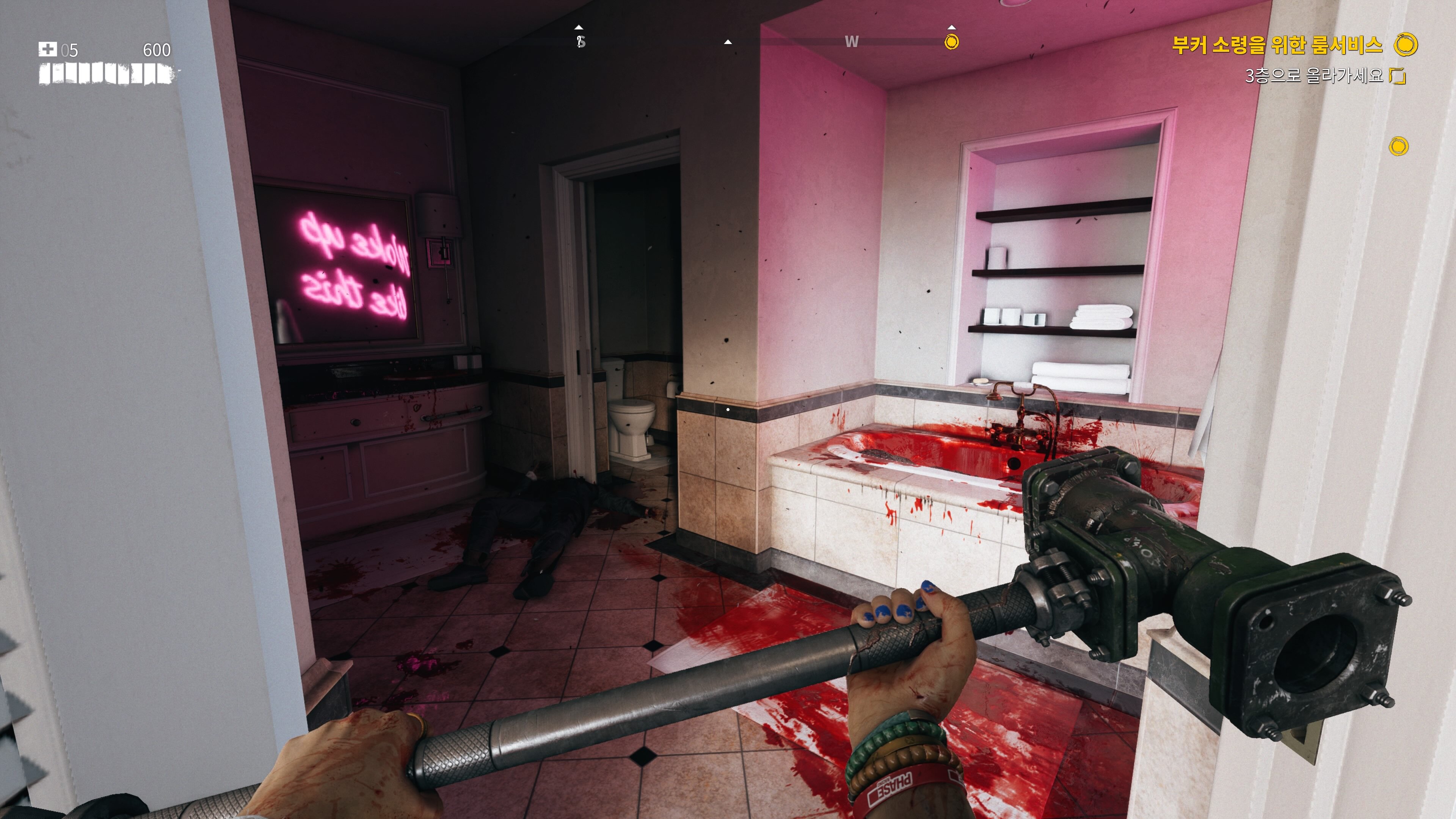Viewport: 1456px width, 819px height.
Task: Click the W heading on the compass bar
Action: point(851,42)
